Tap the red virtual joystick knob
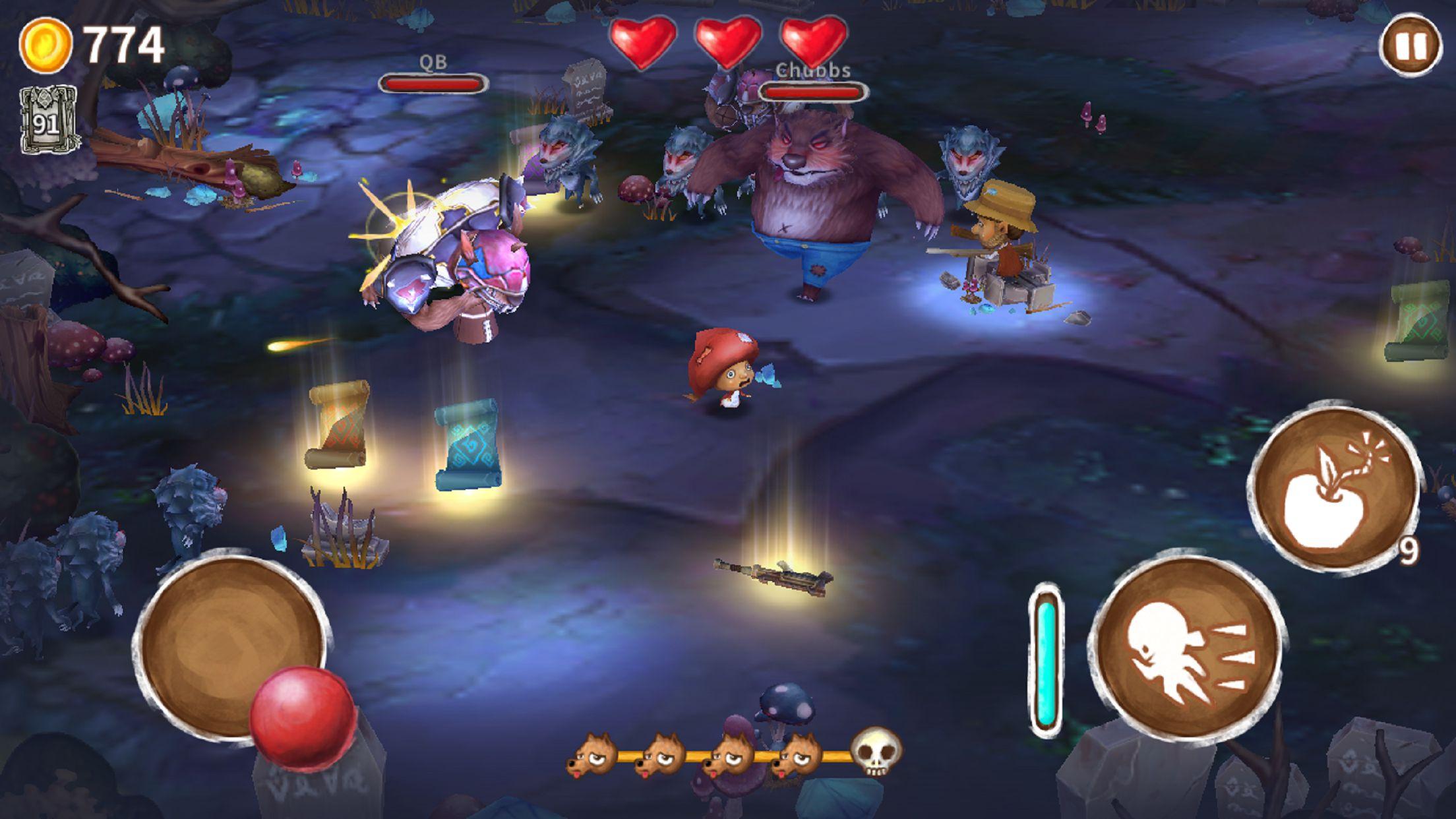This screenshot has width=1456, height=819. pyautogui.click(x=303, y=716)
